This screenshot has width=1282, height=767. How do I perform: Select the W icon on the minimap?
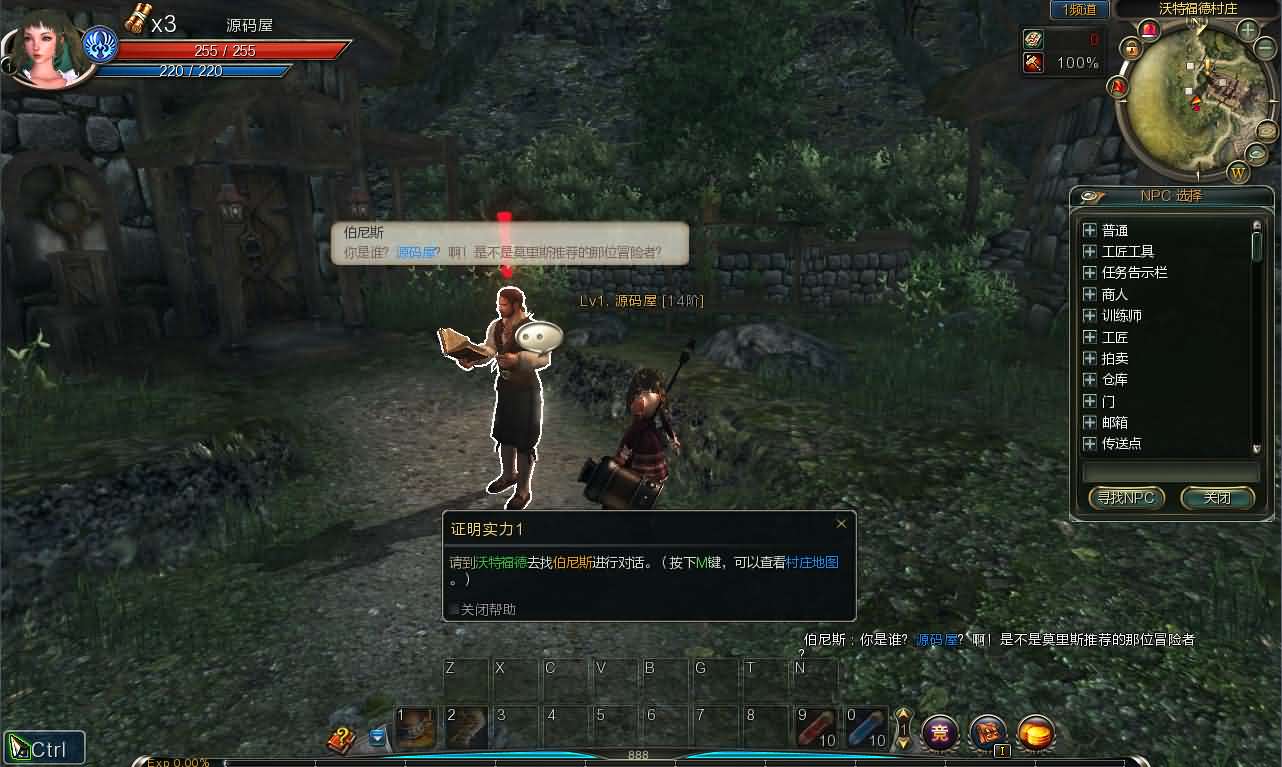click(x=1240, y=172)
